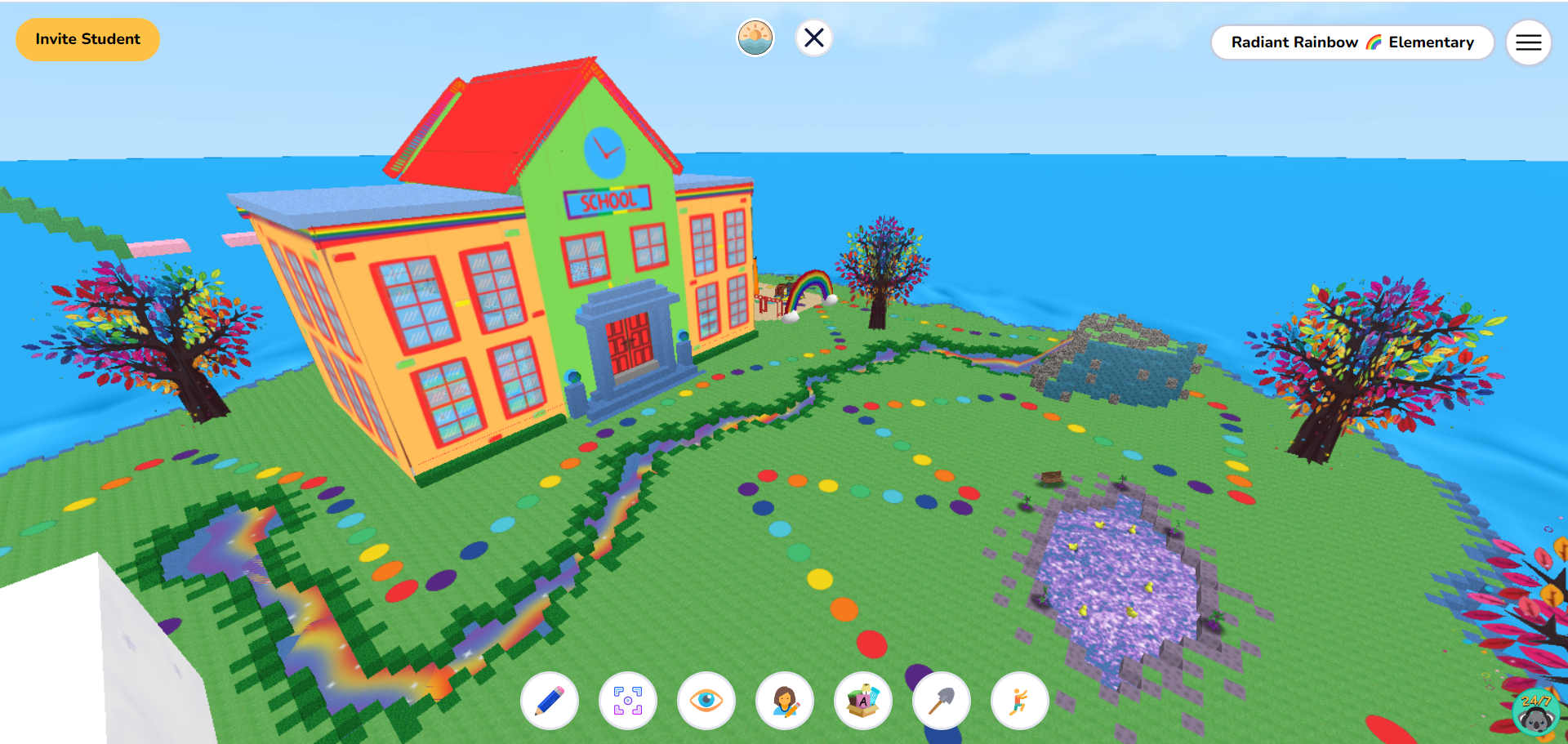Viewport: 1568px width, 744px height.
Task: Open the toy box object library
Action: [x=863, y=701]
